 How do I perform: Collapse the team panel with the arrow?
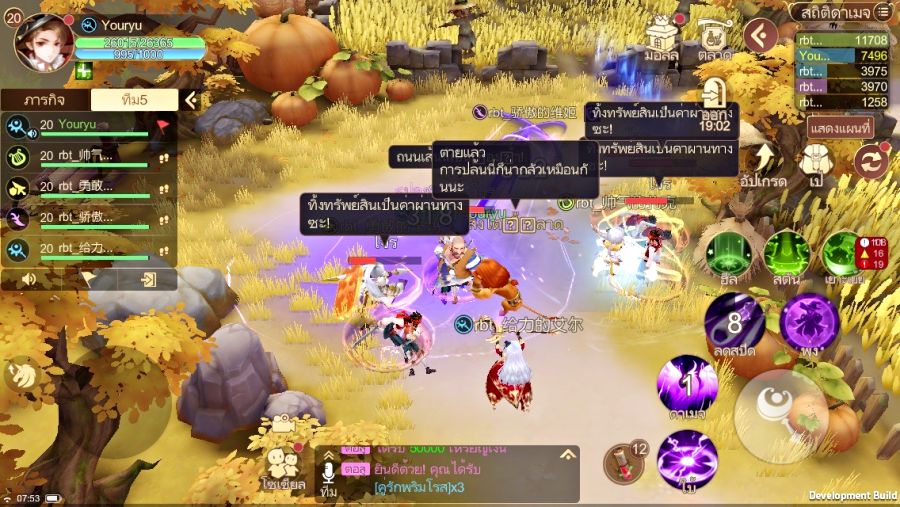tap(190, 100)
